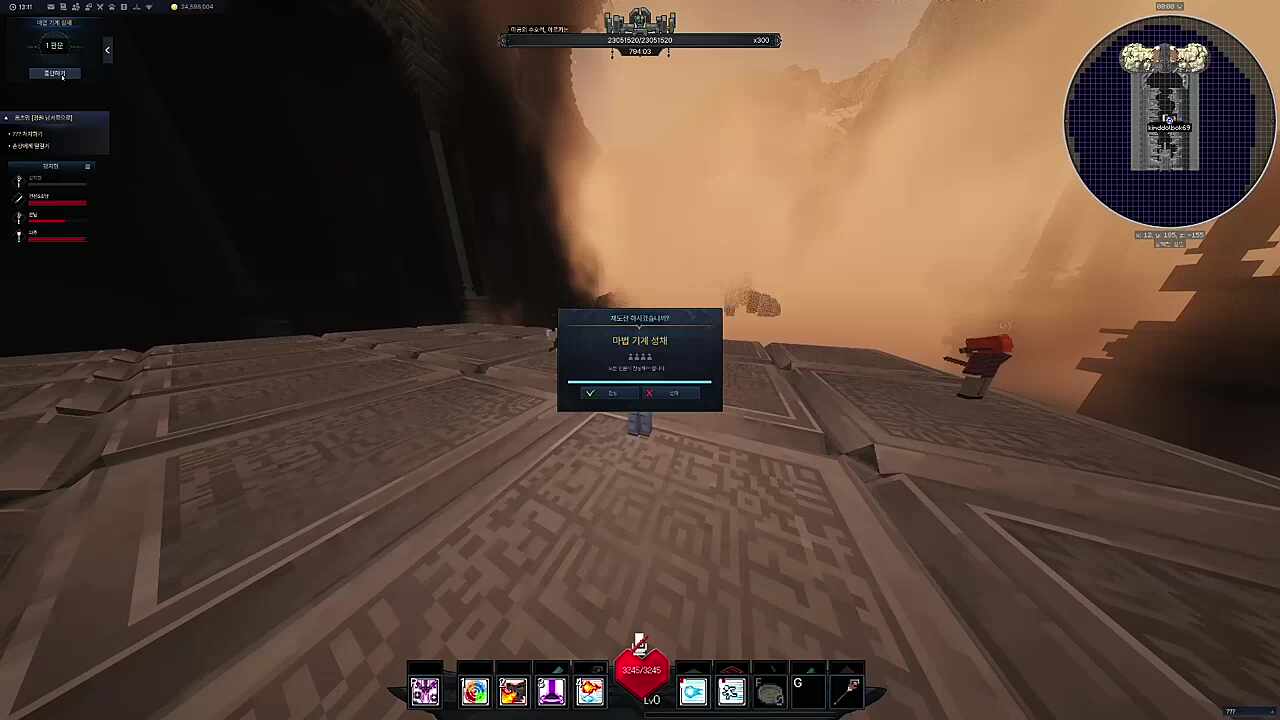Click the crossed tools icon in top bar
Viewport: 1280px width, 720px height.
pyautogui.click(x=99, y=7)
